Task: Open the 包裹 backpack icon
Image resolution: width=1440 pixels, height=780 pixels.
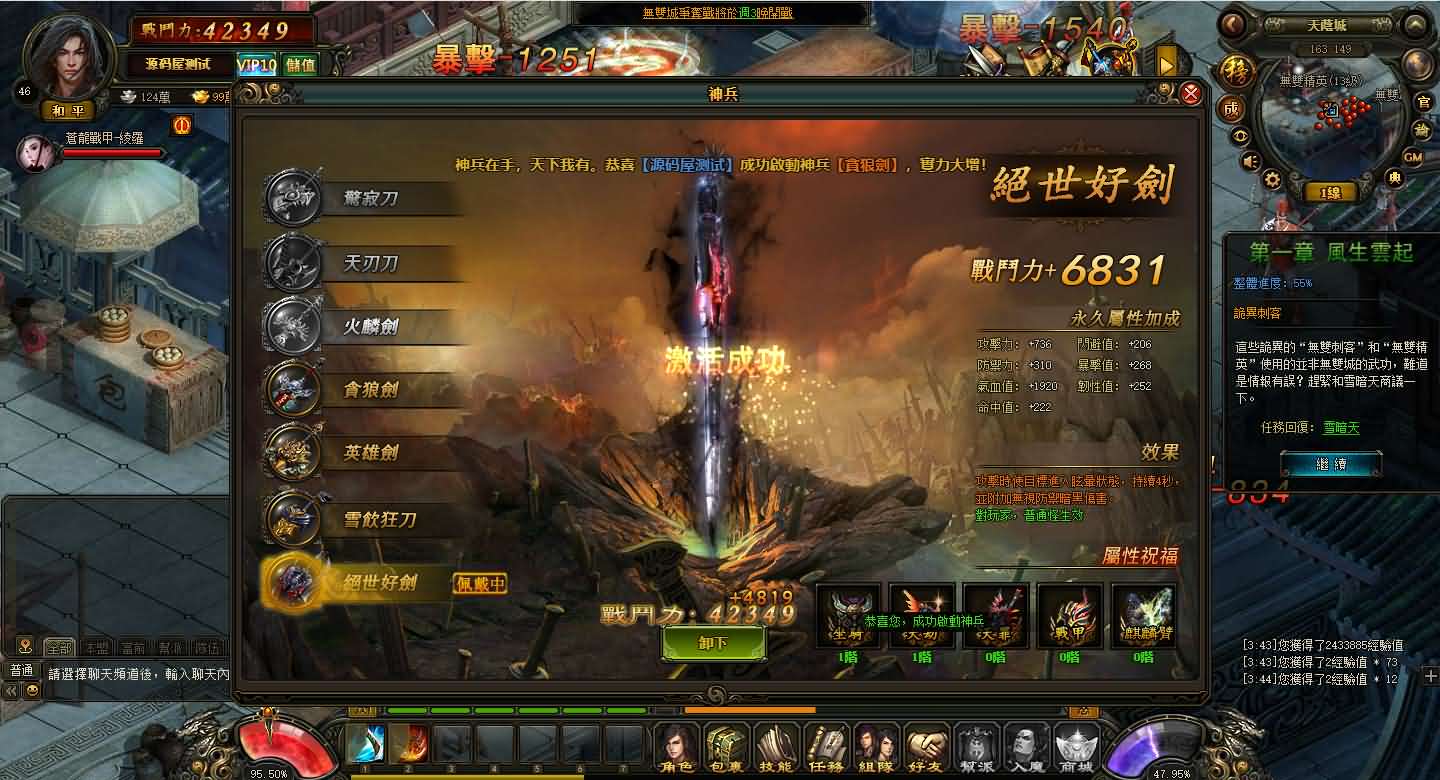Action: (x=724, y=744)
